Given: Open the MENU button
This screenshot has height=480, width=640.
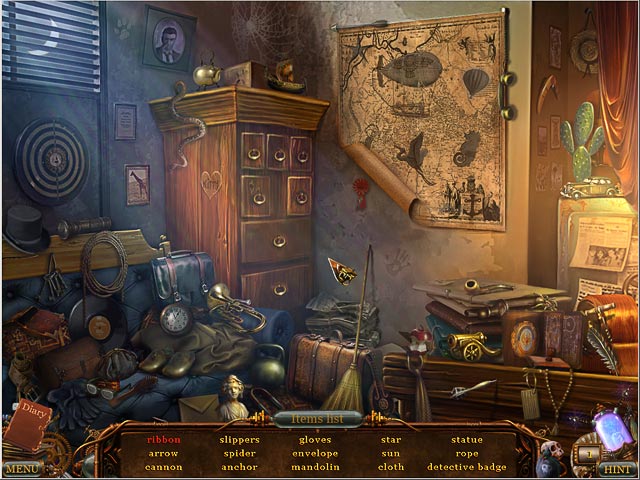Looking at the screenshot, I should (22, 468).
